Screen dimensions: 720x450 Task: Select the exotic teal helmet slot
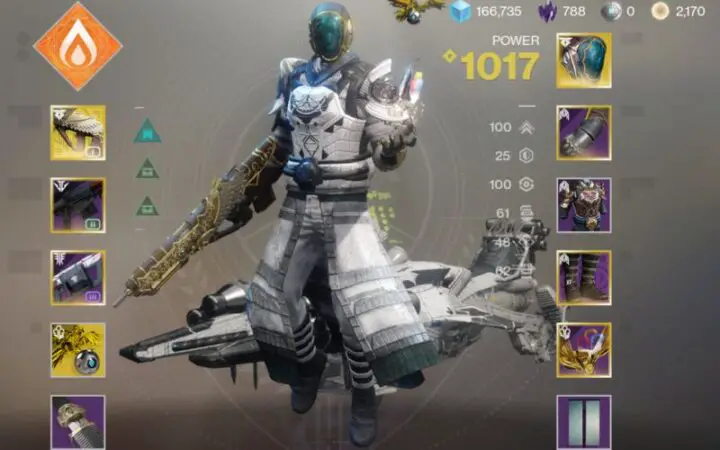(x=583, y=61)
